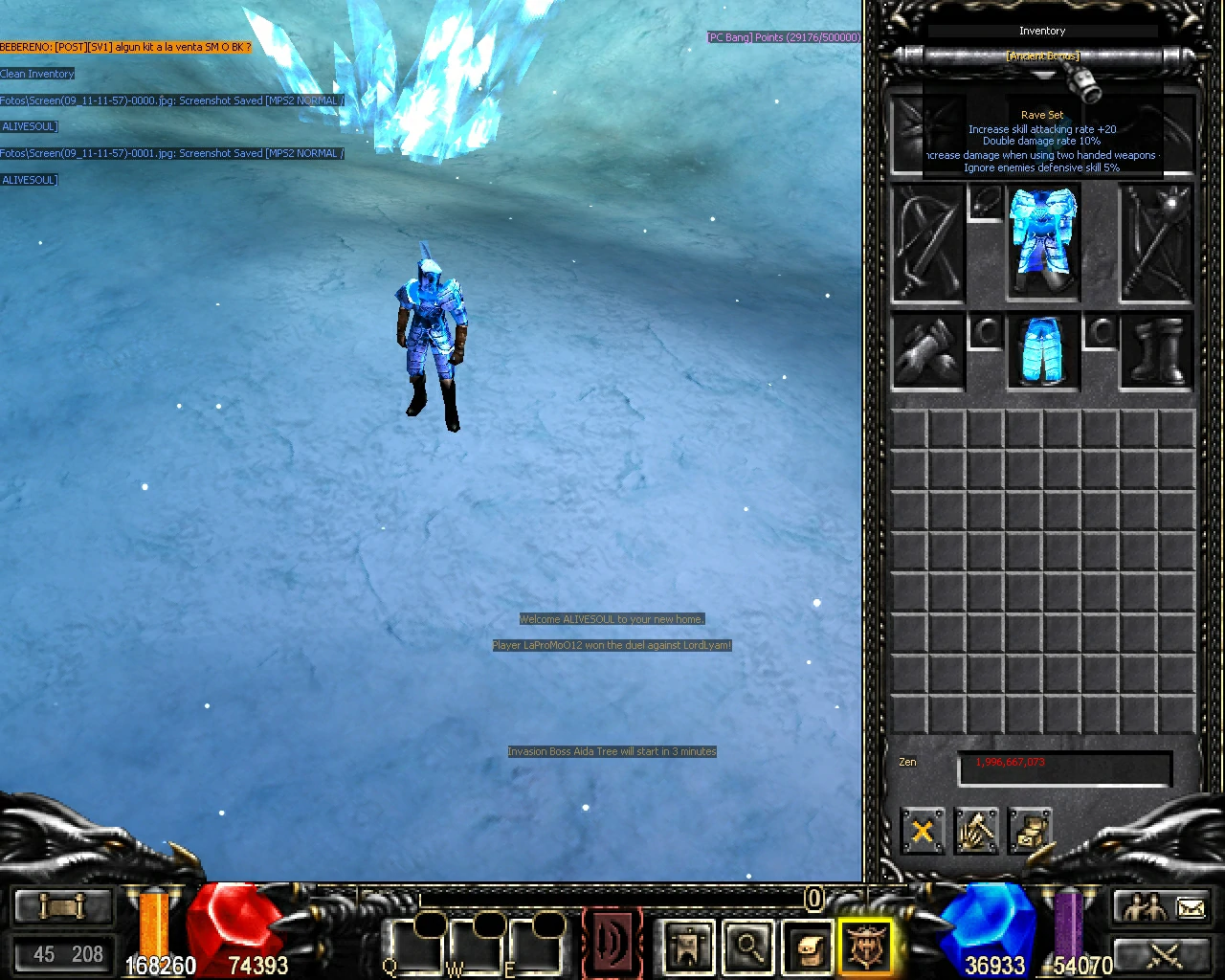The width and height of the screenshot is (1225, 980).
Task: Open the character info icon
Action: click(x=686, y=946)
